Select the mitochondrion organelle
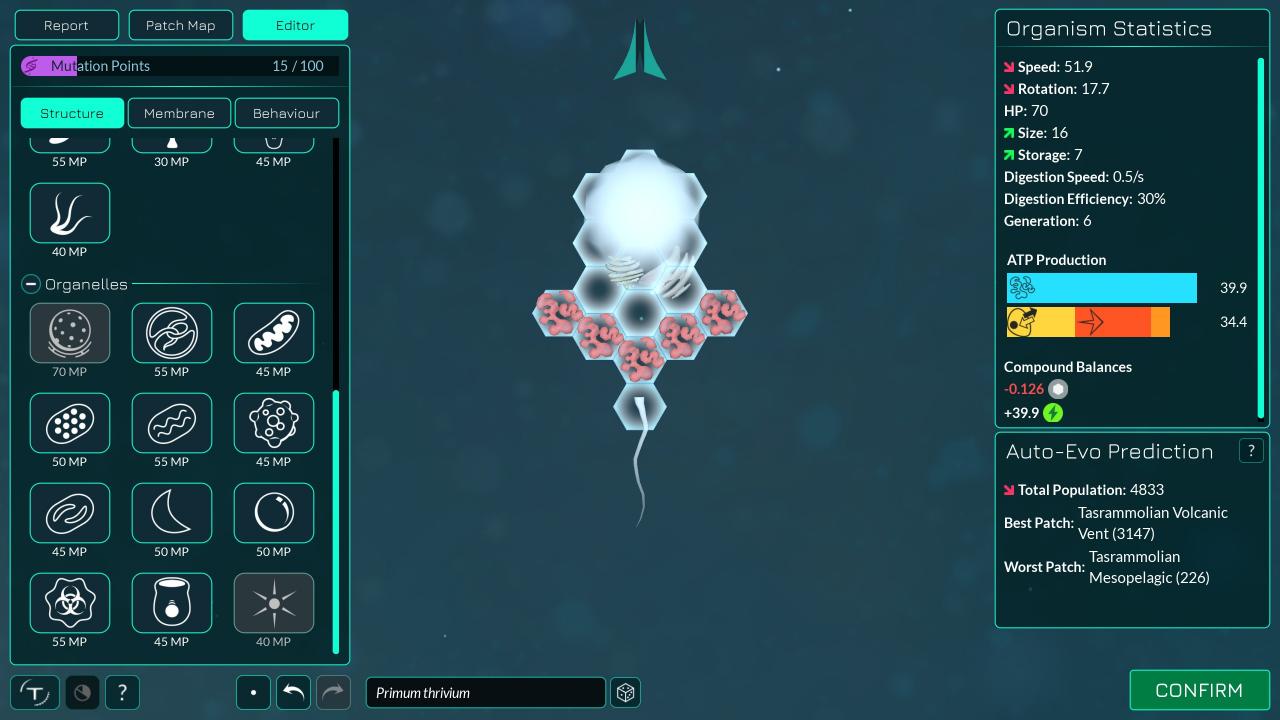Image resolution: width=1280 pixels, height=720 pixels. (x=273, y=333)
